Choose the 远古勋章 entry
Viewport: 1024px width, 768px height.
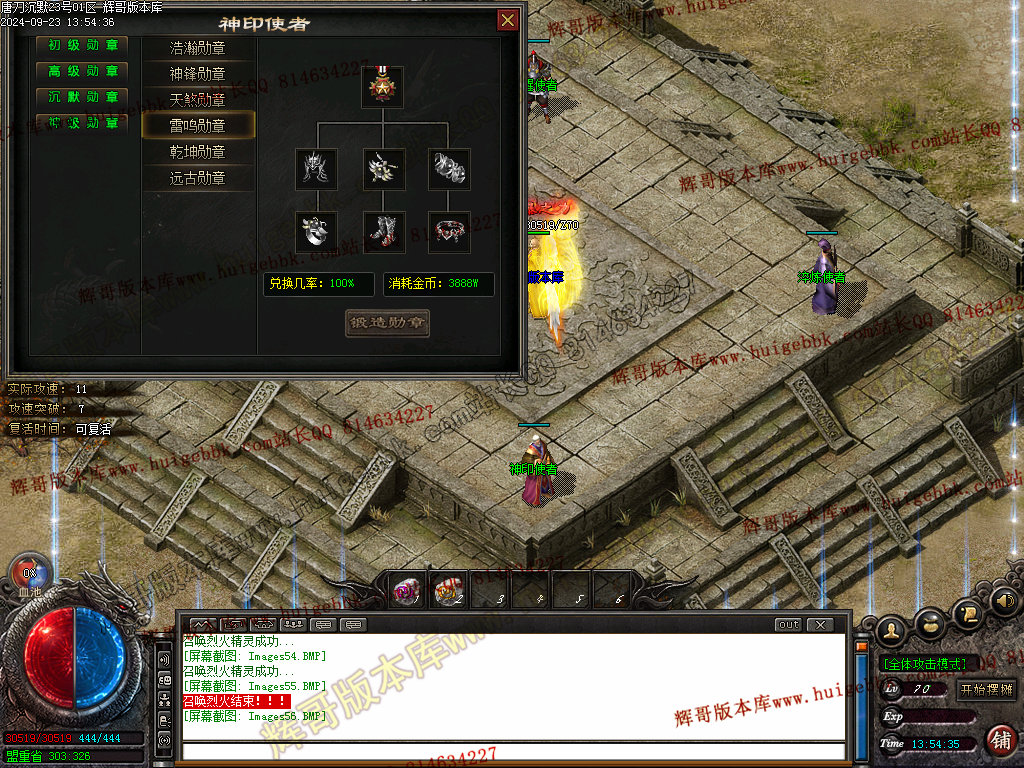click(x=198, y=178)
